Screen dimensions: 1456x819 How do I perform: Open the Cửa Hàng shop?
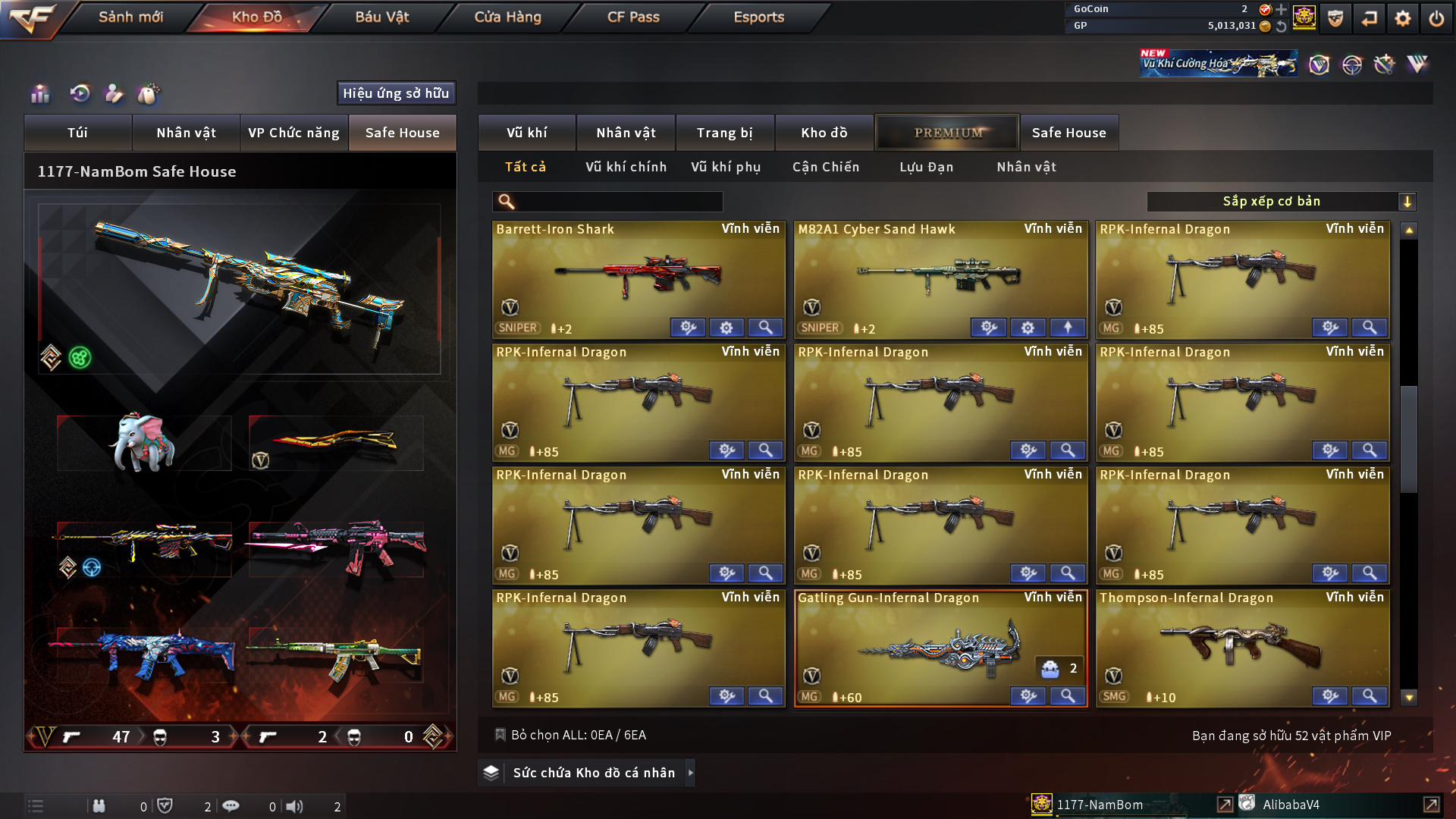[x=507, y=17]
